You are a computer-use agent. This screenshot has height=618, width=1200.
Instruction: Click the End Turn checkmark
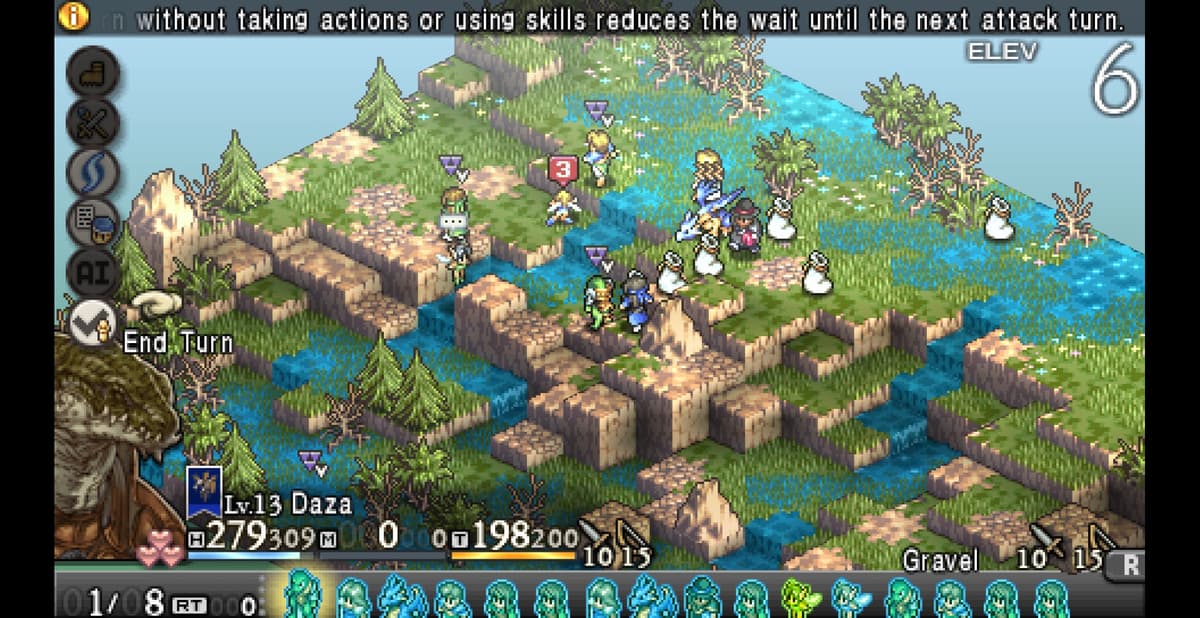coord(93,322)
